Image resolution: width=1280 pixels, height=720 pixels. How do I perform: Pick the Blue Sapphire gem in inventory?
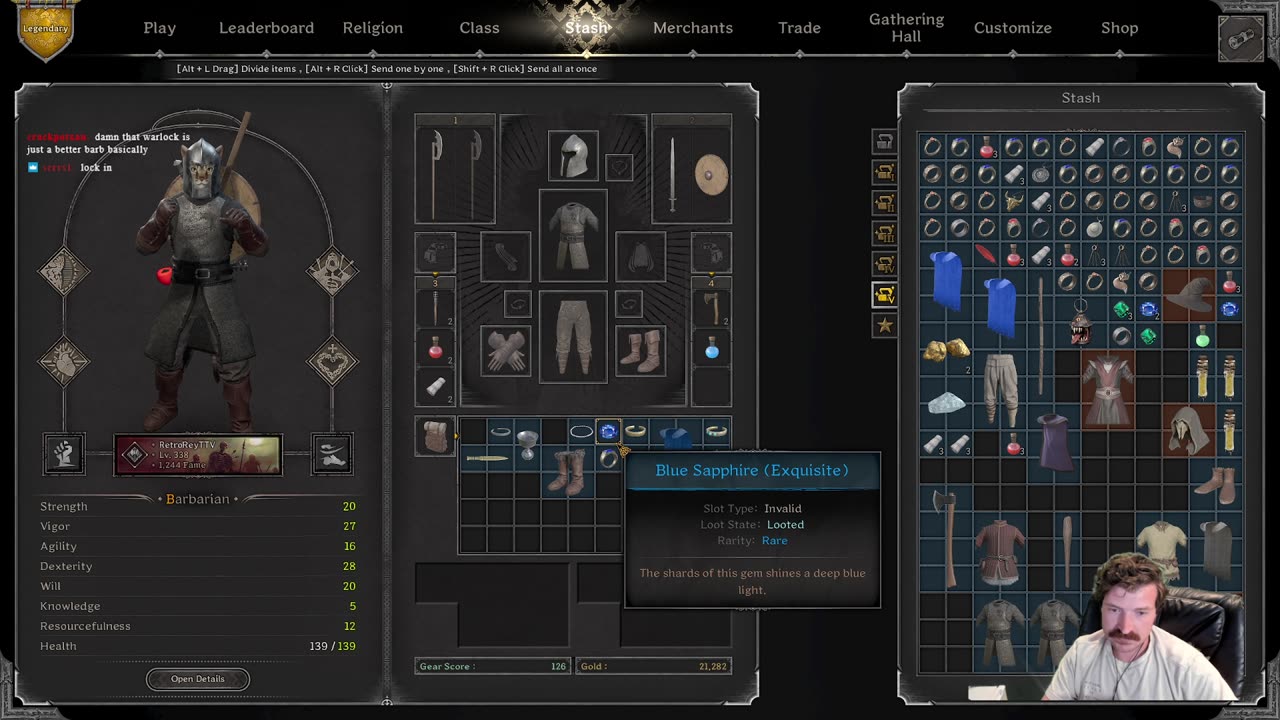pos(608,432)
